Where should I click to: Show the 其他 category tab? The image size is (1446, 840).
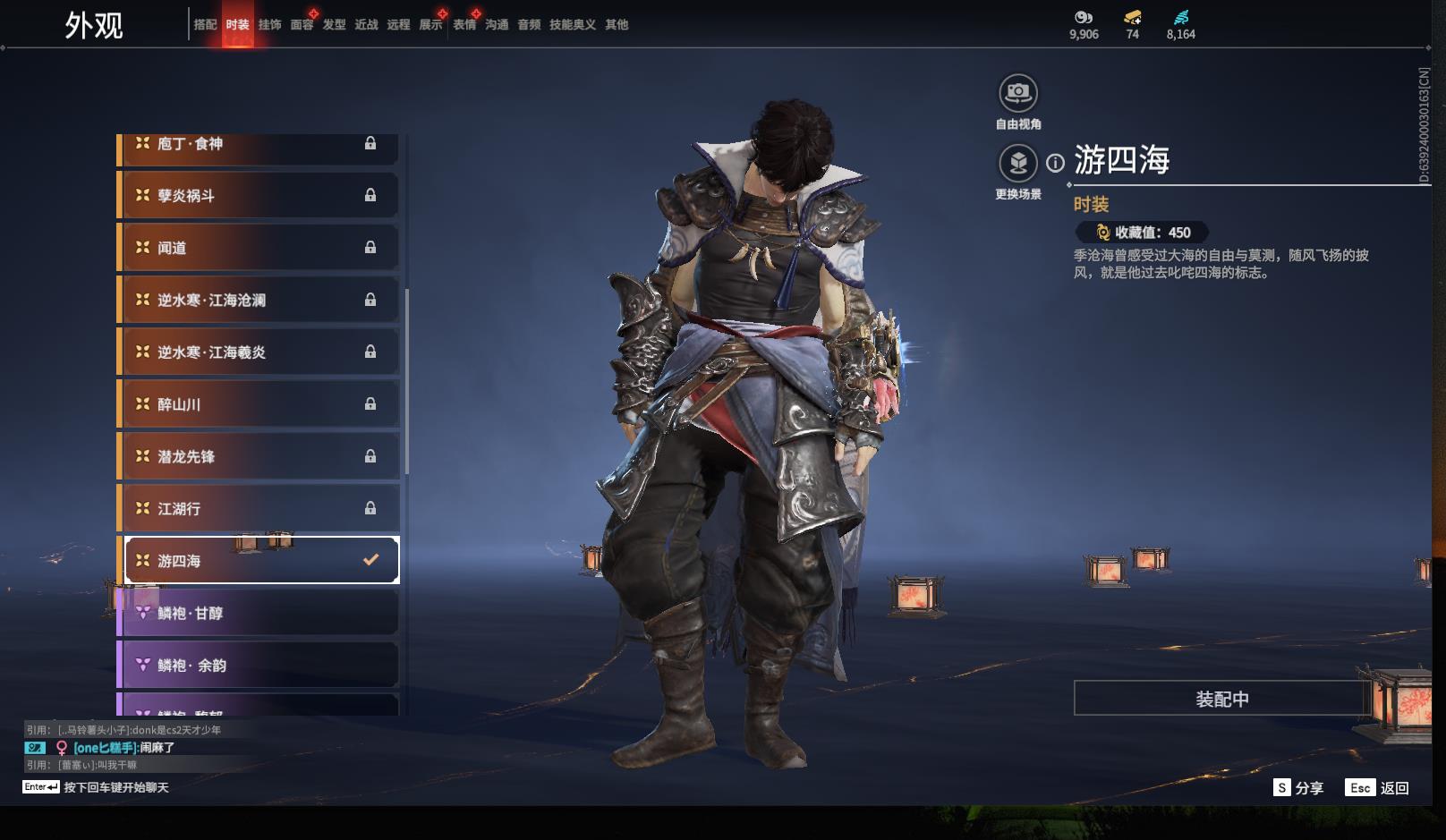[x=617, y=25]
